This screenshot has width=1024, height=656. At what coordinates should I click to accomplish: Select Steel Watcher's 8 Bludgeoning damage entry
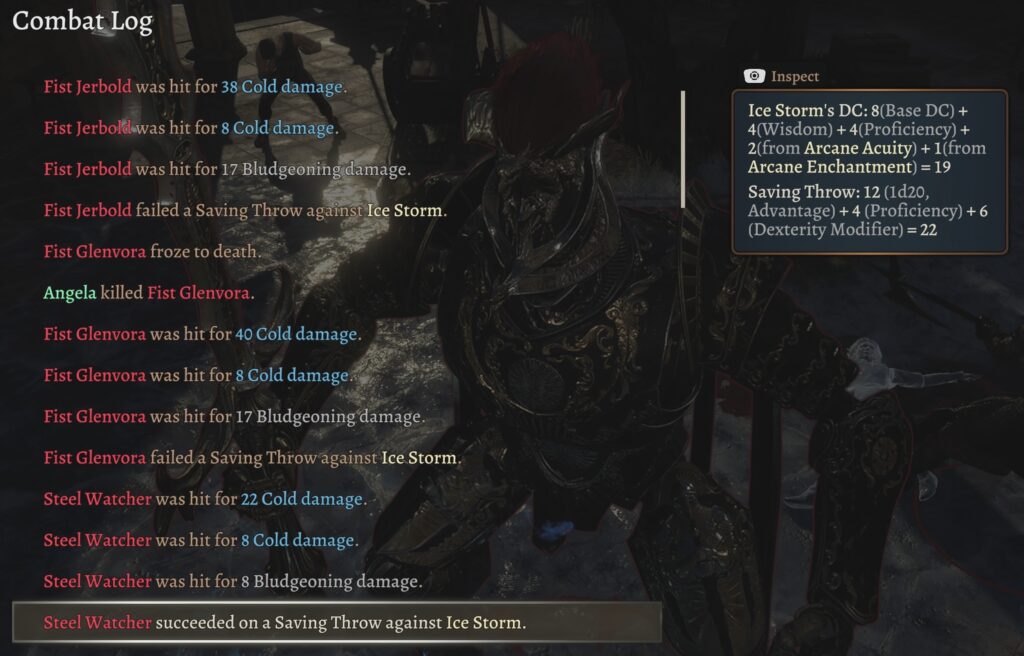click(x=233, y=581)
